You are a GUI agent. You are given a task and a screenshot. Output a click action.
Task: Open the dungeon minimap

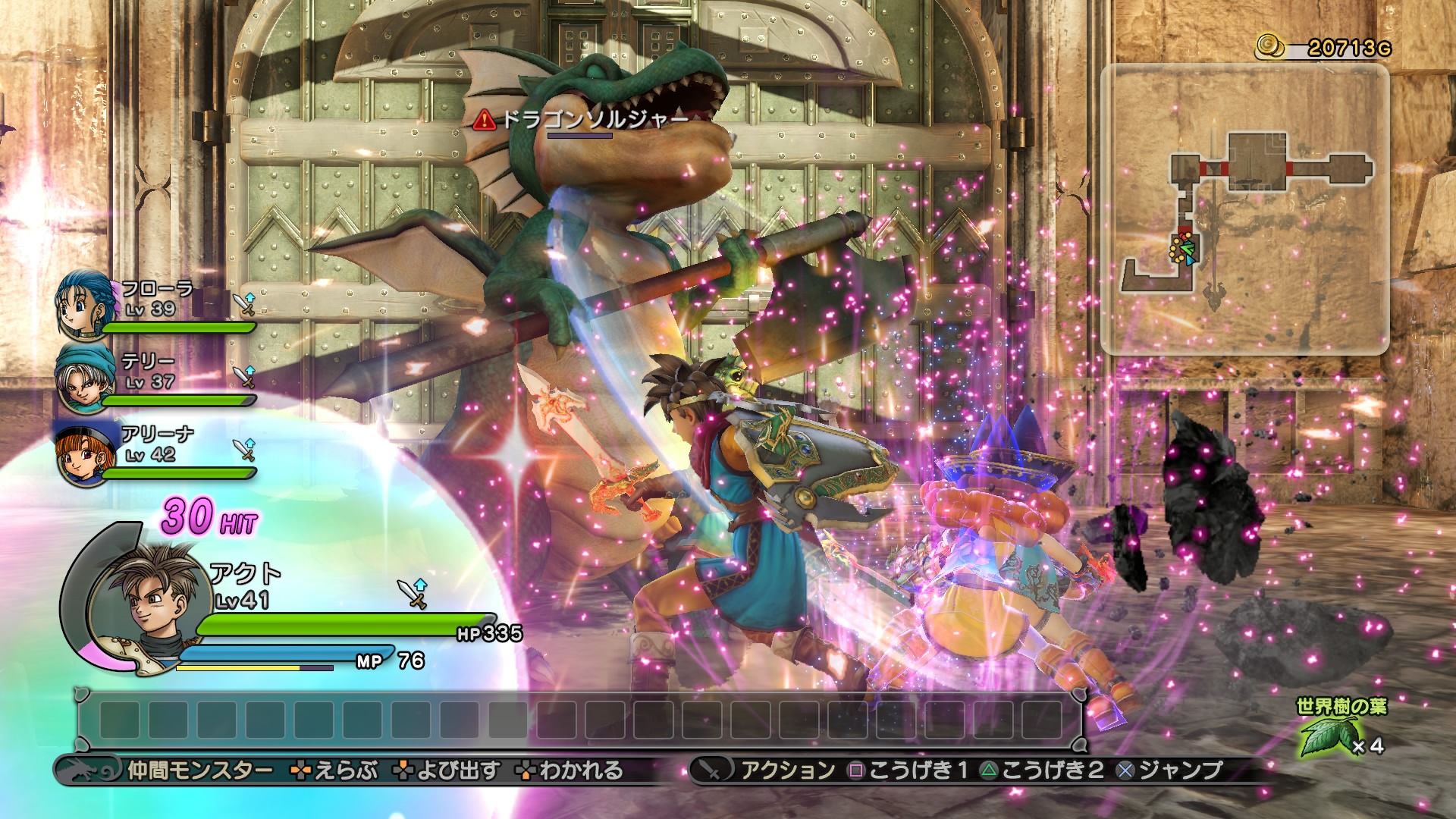tap(1244, 209)
